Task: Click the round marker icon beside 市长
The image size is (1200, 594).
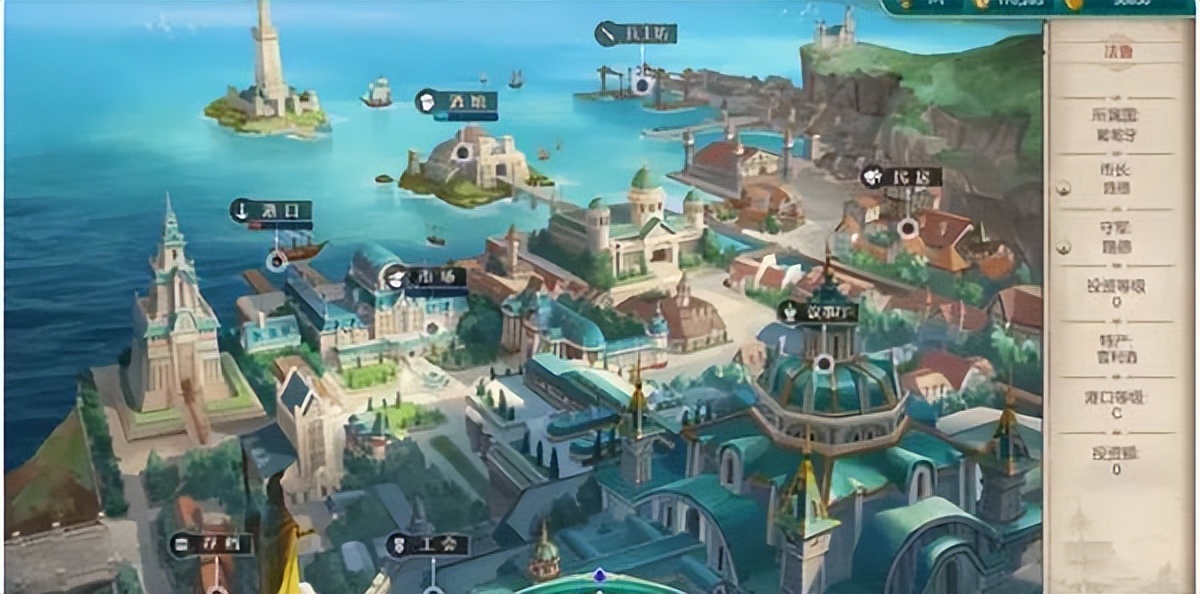Action: click(x=1063, y=187)
